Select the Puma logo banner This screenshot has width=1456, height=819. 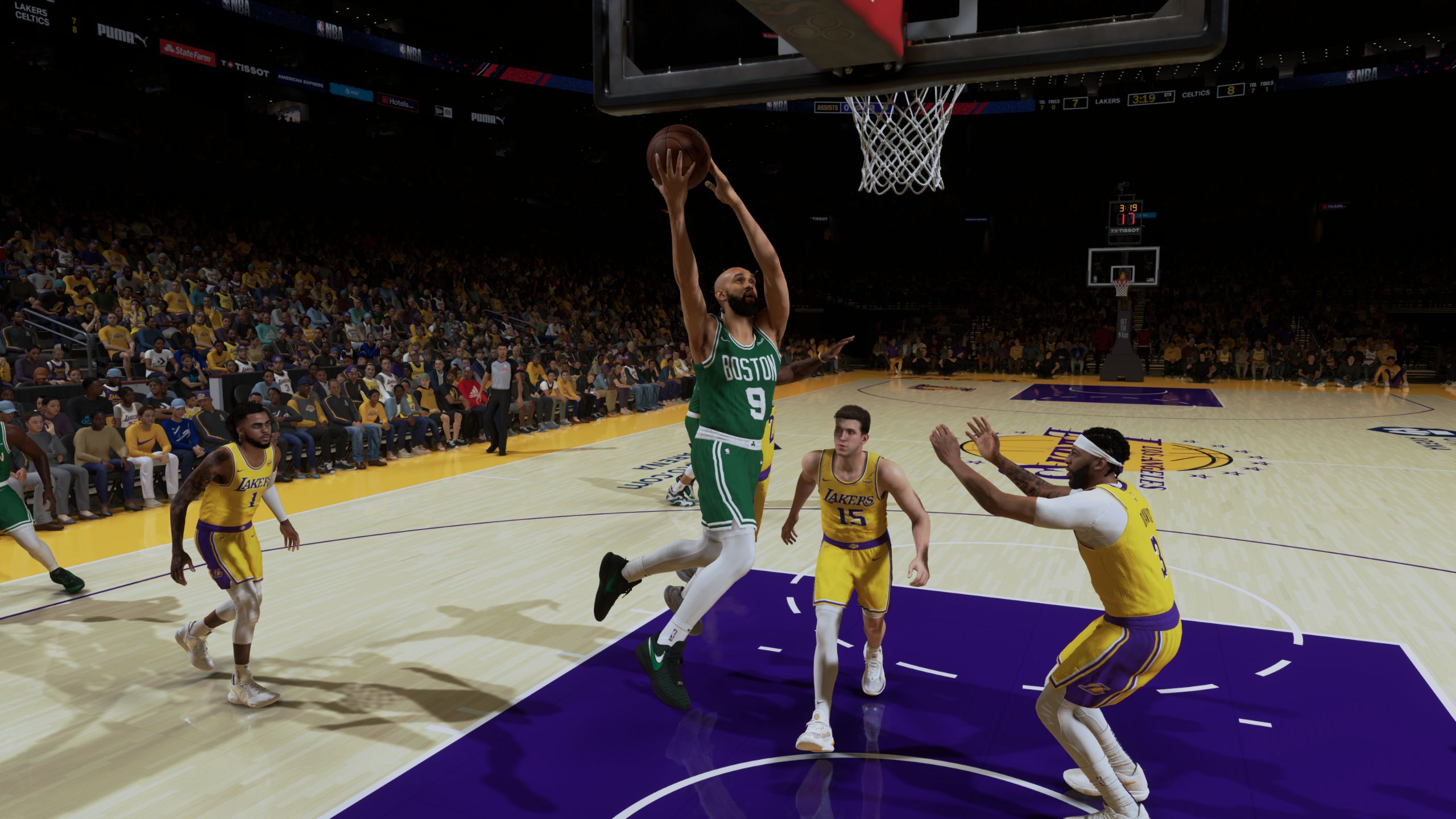pyautogui.click(x=118, y=34)
